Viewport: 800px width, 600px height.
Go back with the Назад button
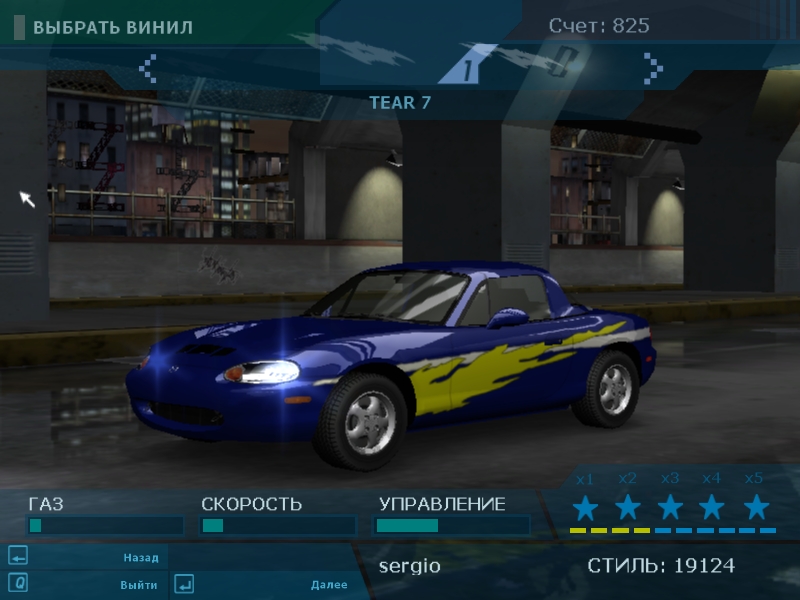[x=140, y=558]
